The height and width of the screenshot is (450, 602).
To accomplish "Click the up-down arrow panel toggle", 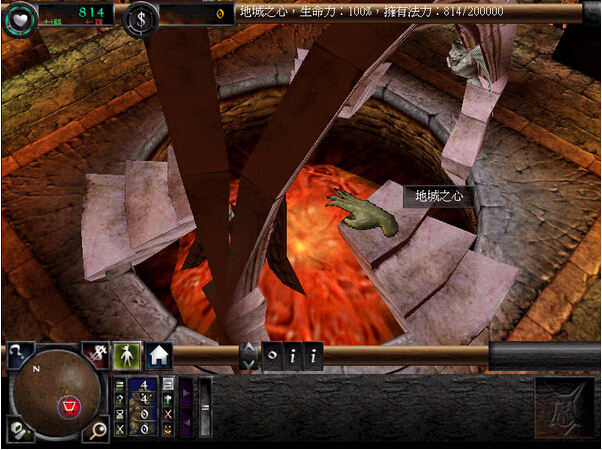I will click(x=248, y=355).
